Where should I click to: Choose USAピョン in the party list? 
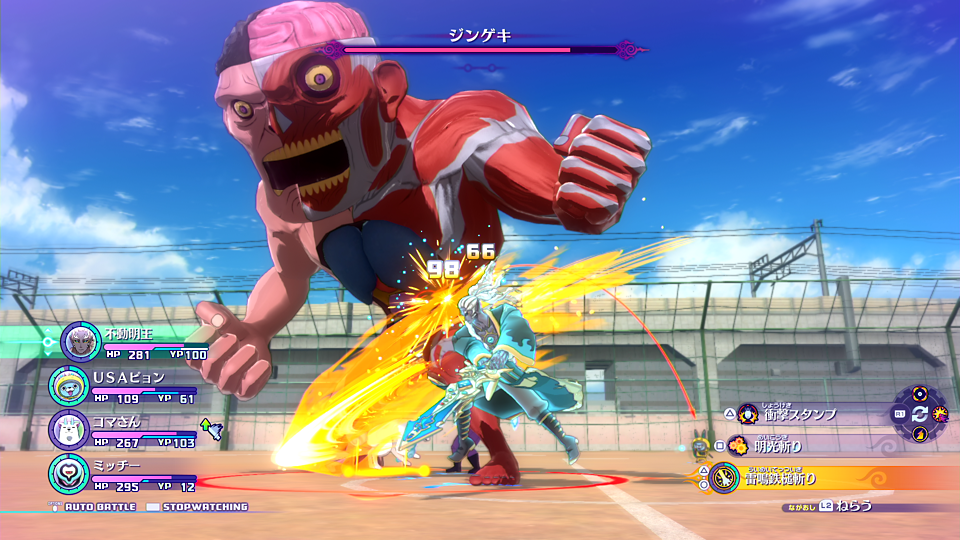click(69, 386)
